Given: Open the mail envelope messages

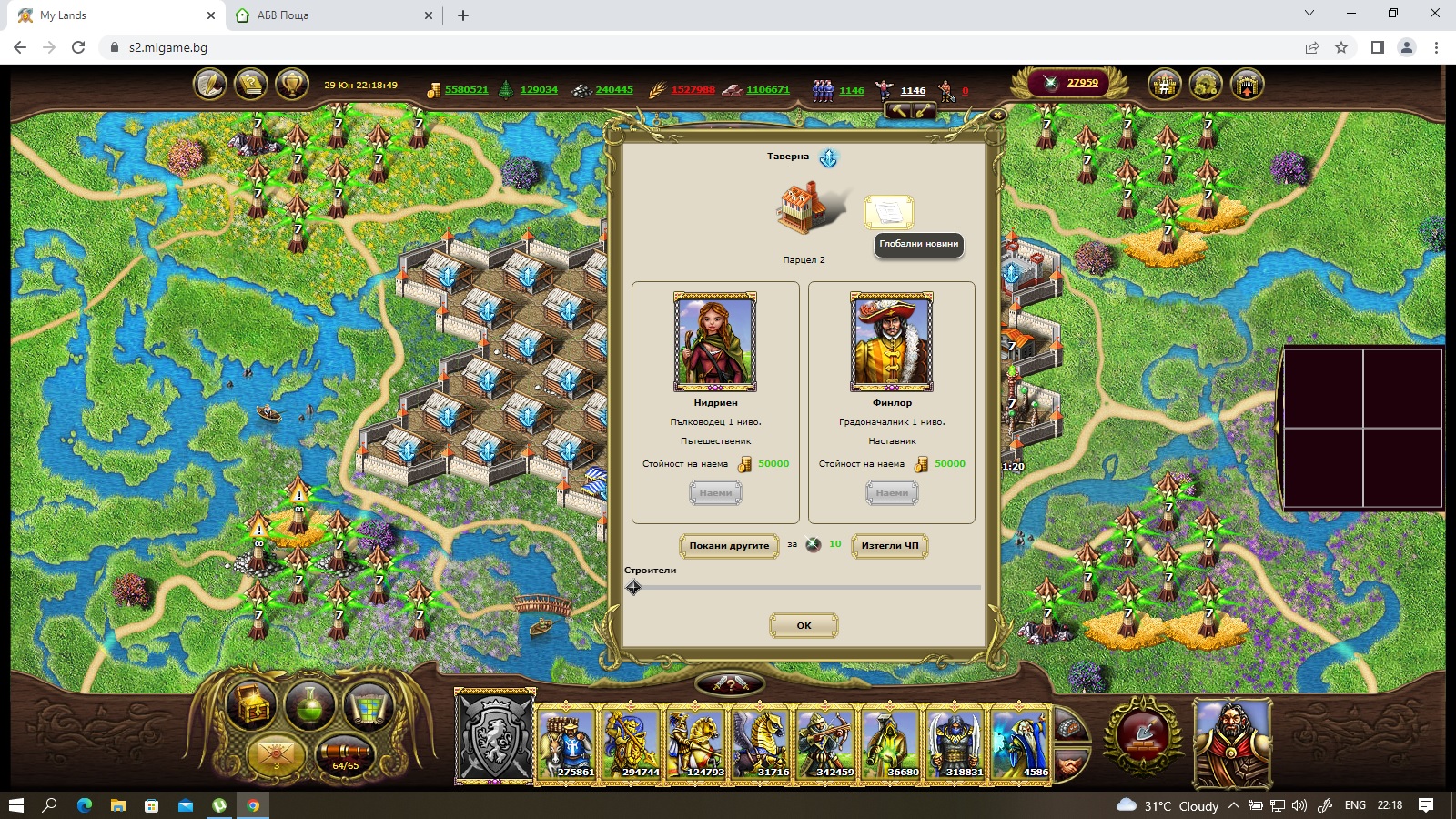Looking at the screenshot, I should [276, 754].
